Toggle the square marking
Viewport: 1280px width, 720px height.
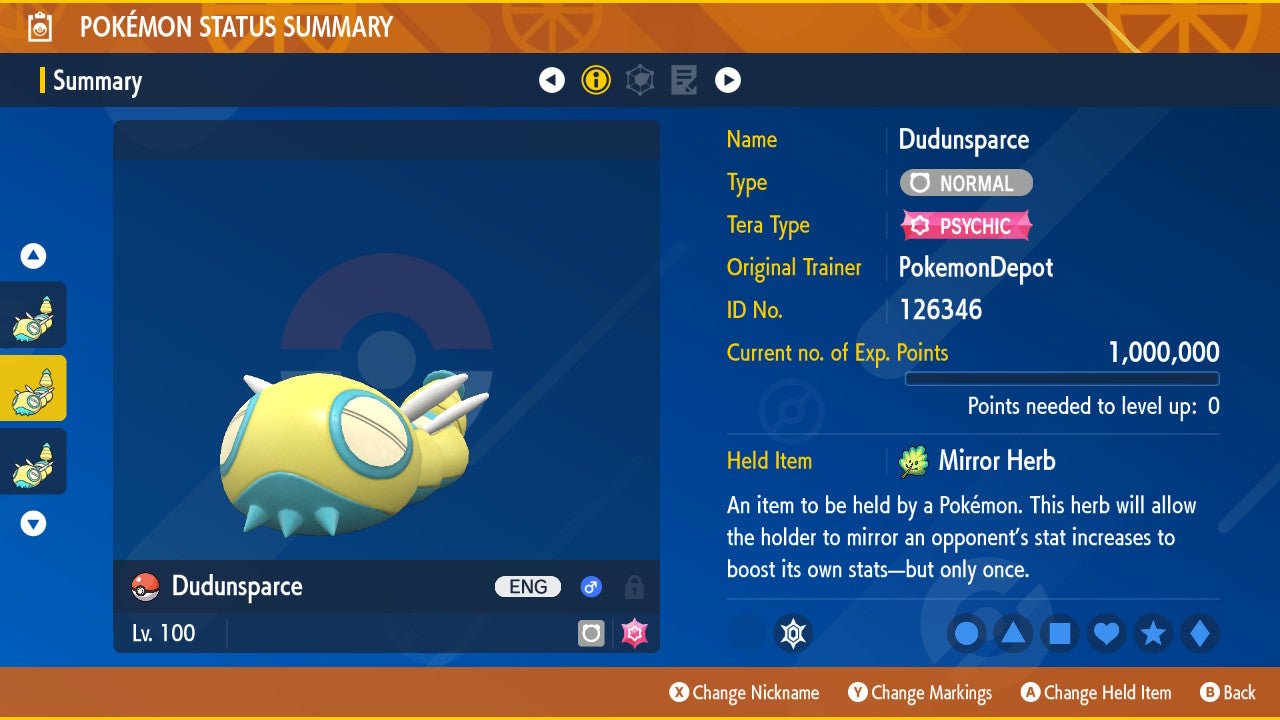[x=1060, y=633]
